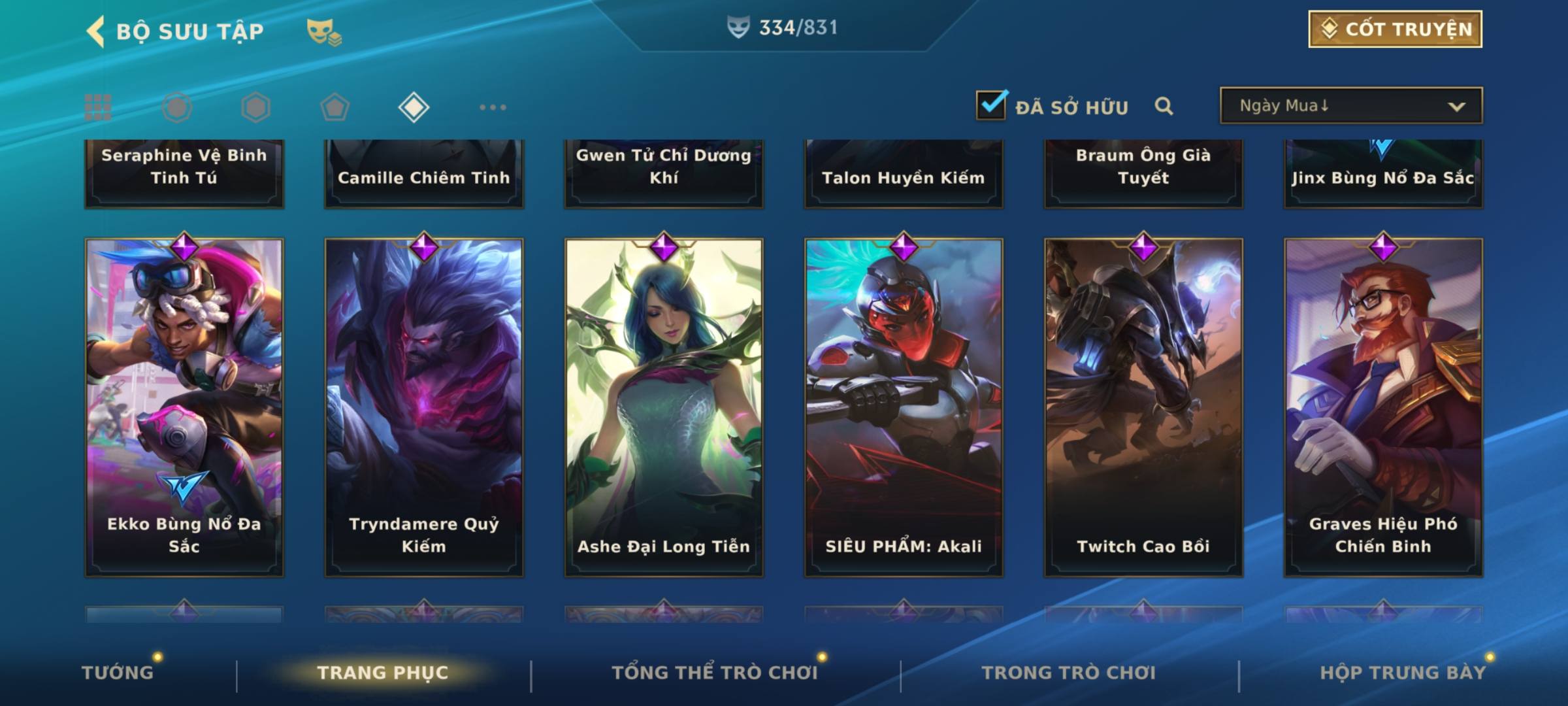This screenshot has width=1568, height=706.
Task: Switch to the Tổng Thể Trò Chơi tab
Action: 715,673
